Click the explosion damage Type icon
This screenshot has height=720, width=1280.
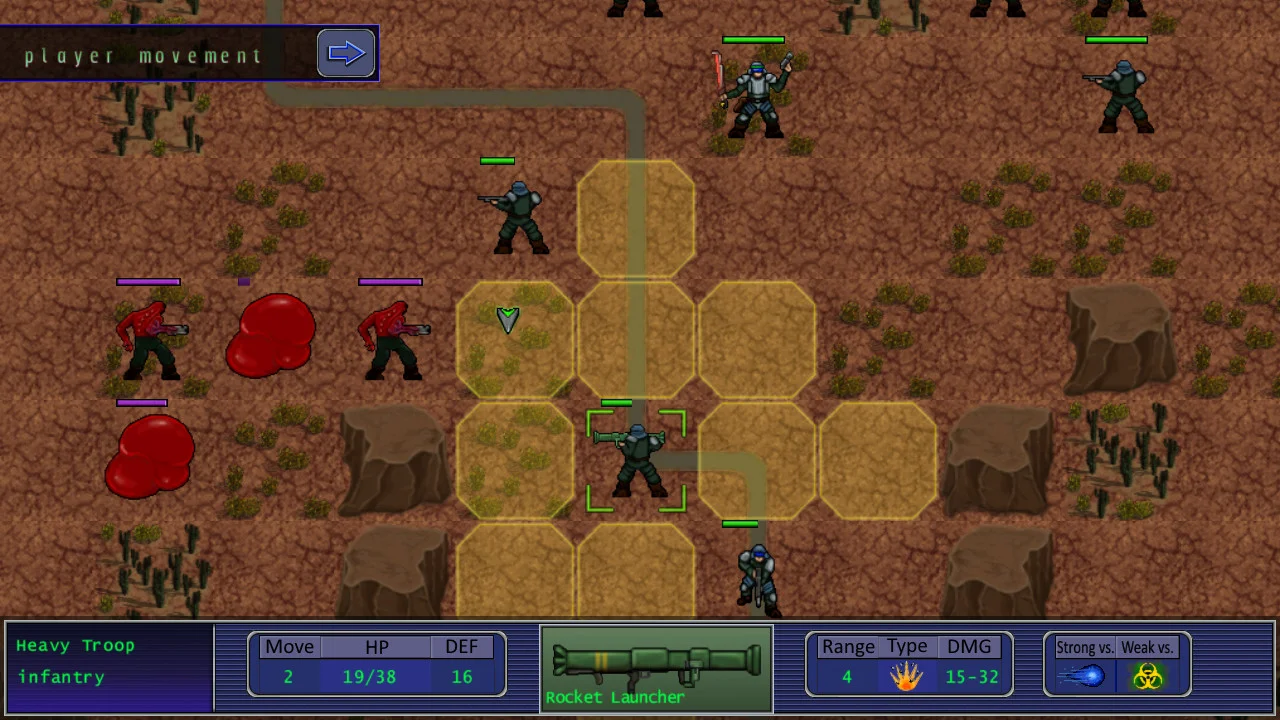905,677
